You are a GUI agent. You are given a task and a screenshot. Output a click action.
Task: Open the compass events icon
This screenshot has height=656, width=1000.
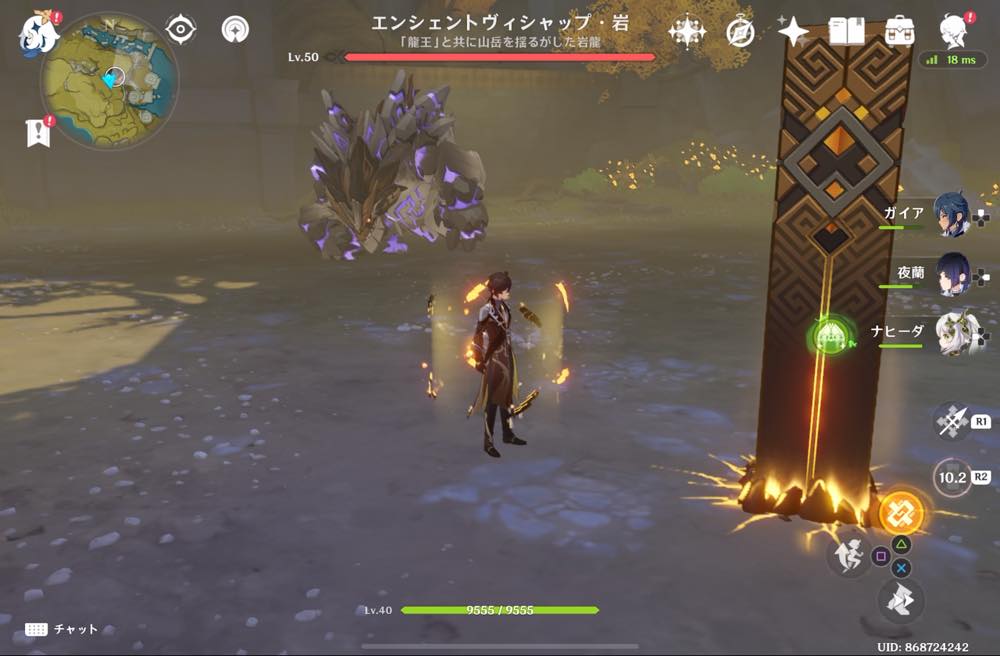740,33
